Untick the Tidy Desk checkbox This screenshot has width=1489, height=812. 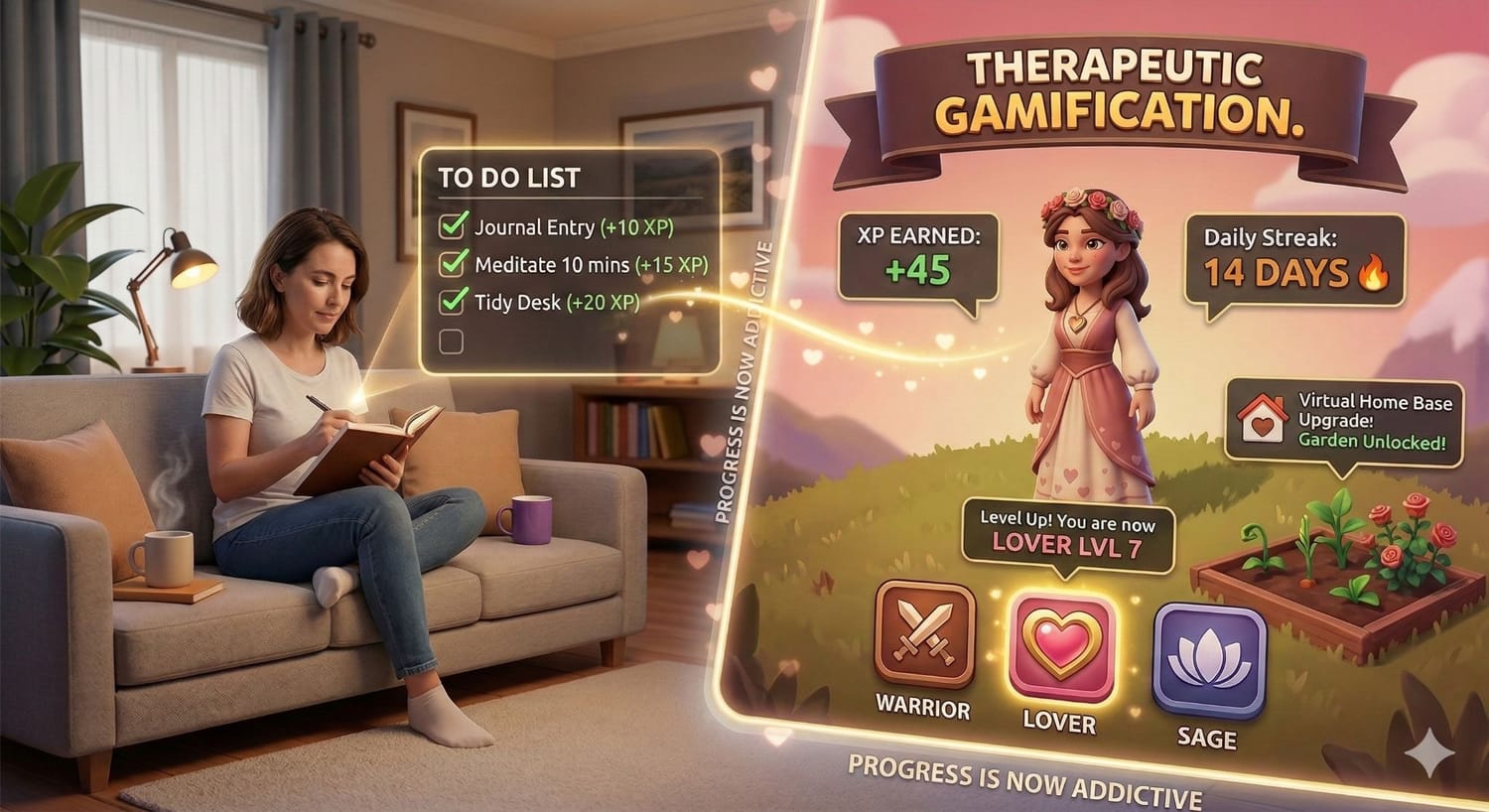tap(453, 300)
